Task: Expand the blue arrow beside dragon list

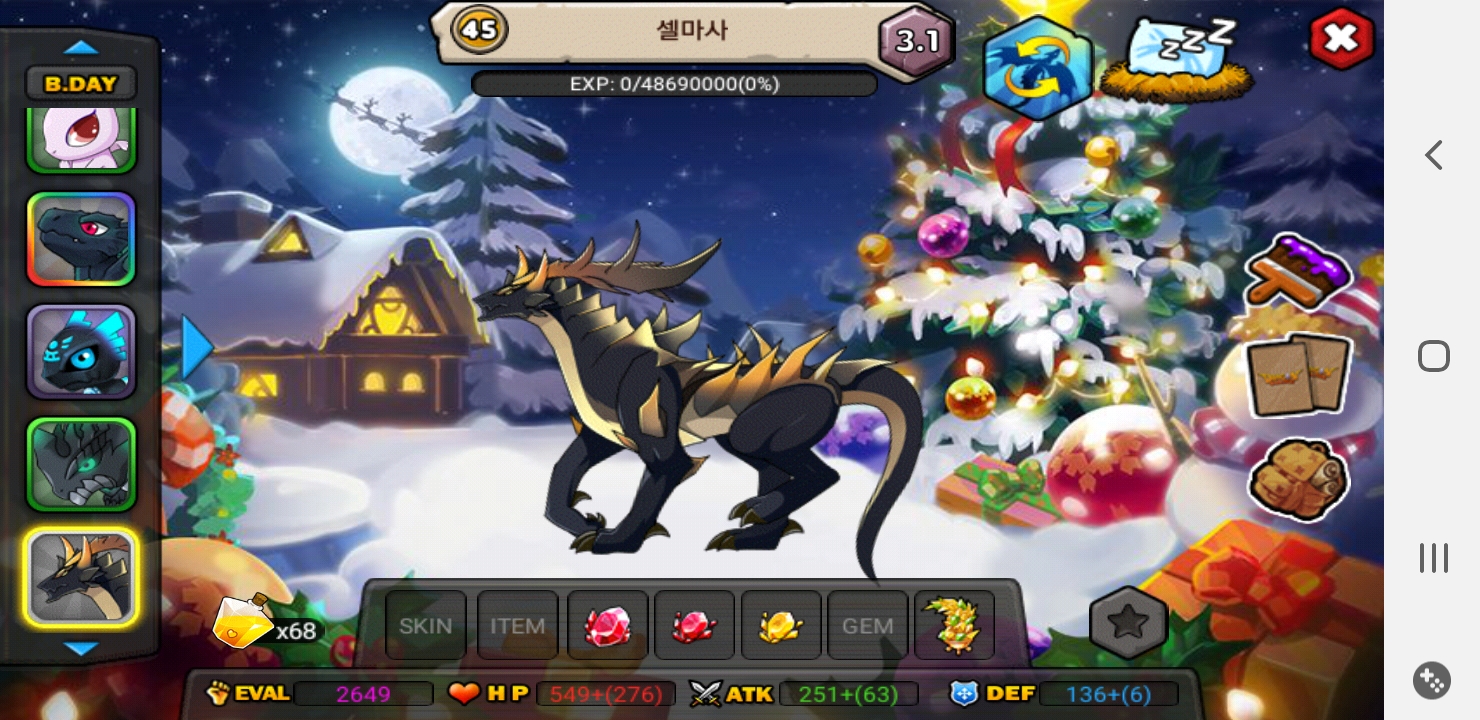Action: pos(197,348)
